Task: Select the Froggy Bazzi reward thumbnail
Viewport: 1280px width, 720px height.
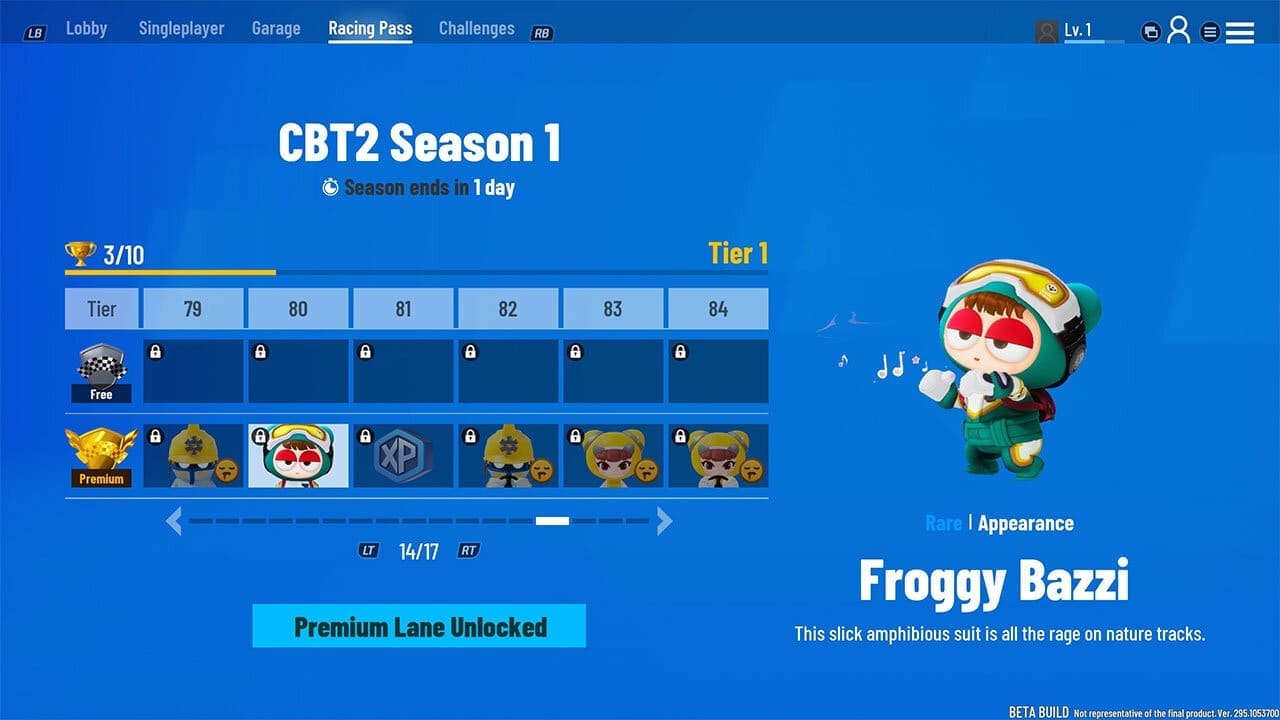Action: coord(298,456)
